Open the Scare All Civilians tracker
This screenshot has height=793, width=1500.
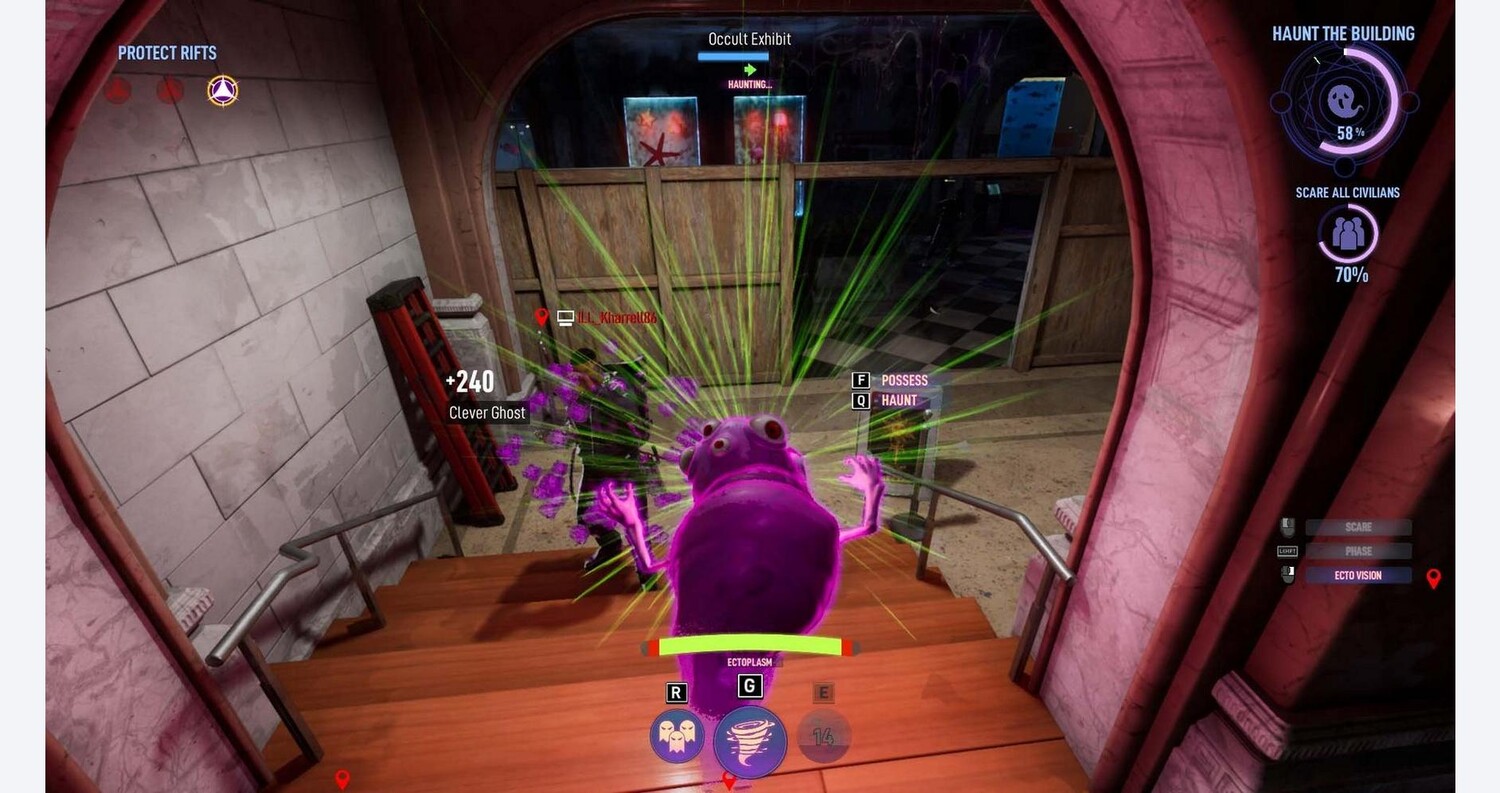tap(1348, 234)
